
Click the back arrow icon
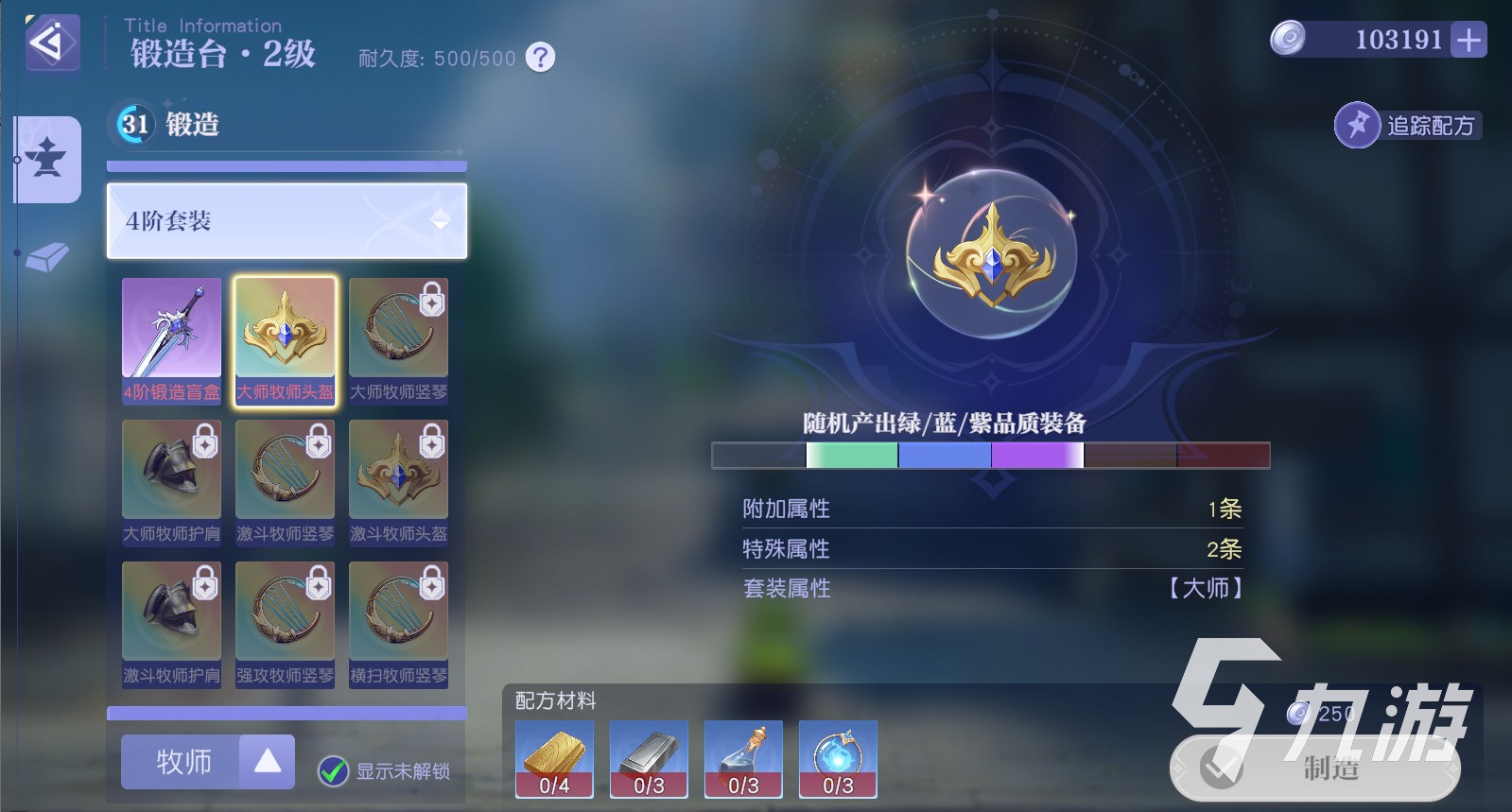click(51, 43)
